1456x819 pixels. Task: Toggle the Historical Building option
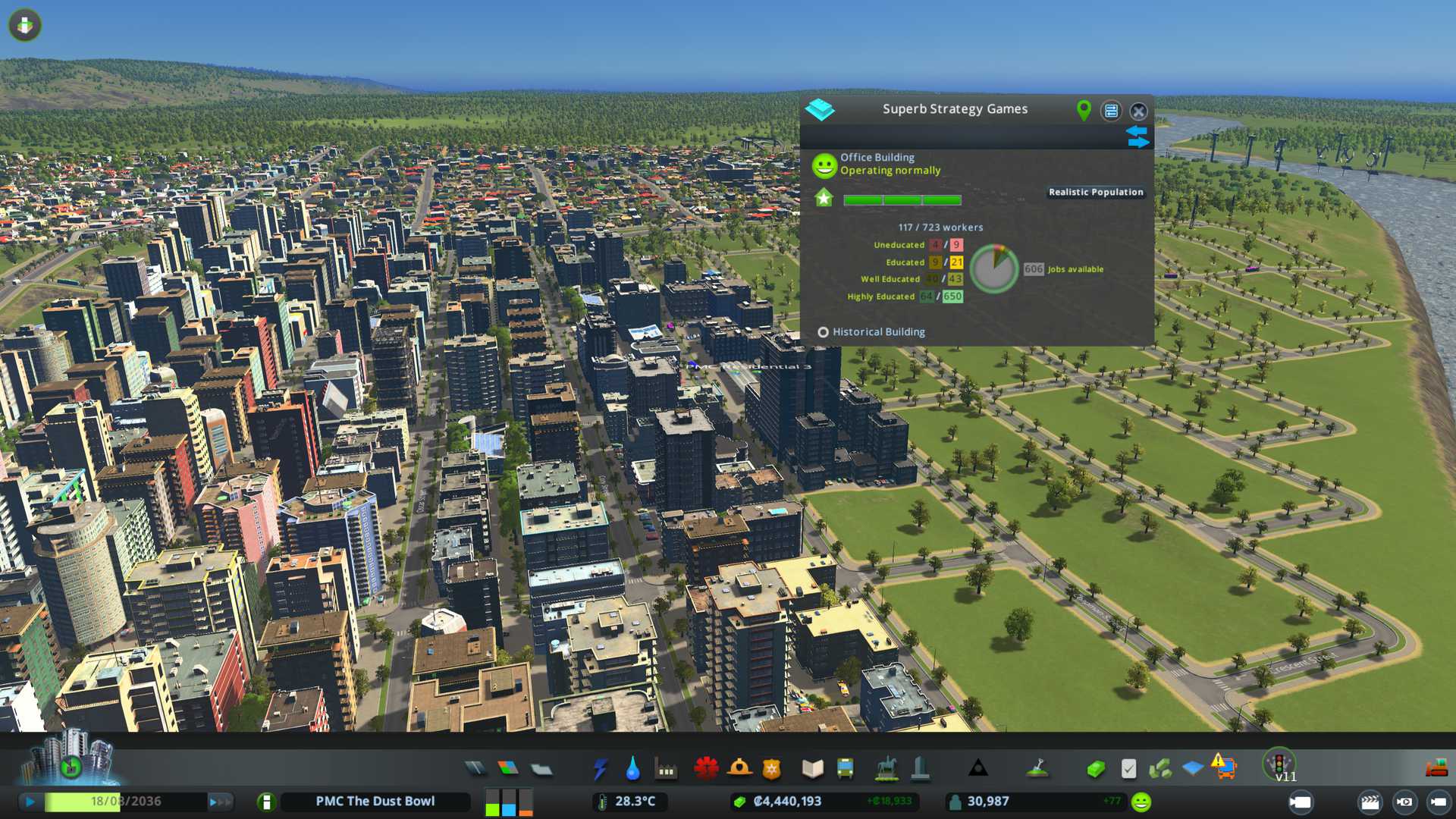823,332
